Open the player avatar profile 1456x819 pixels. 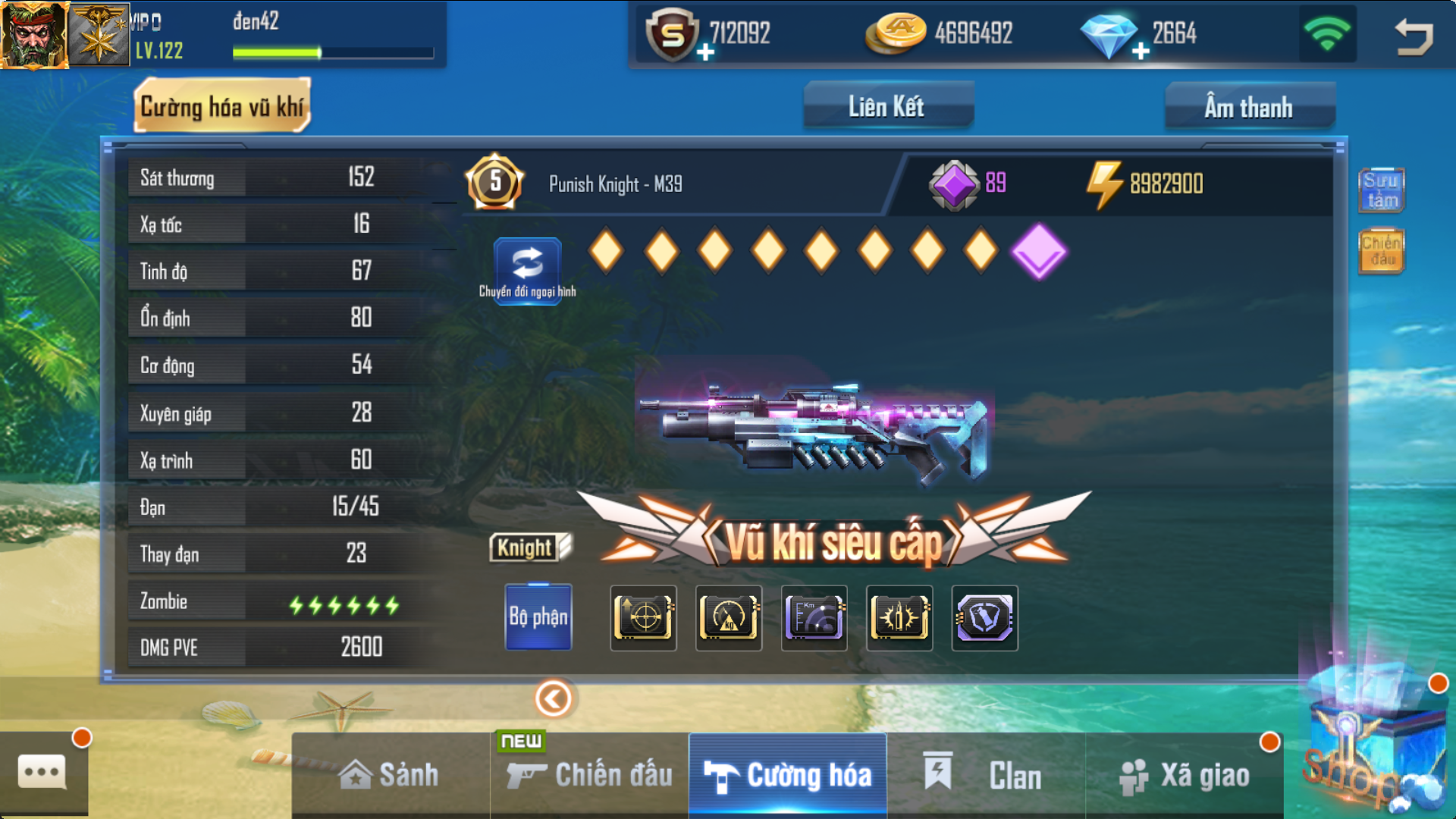point(34,34)
